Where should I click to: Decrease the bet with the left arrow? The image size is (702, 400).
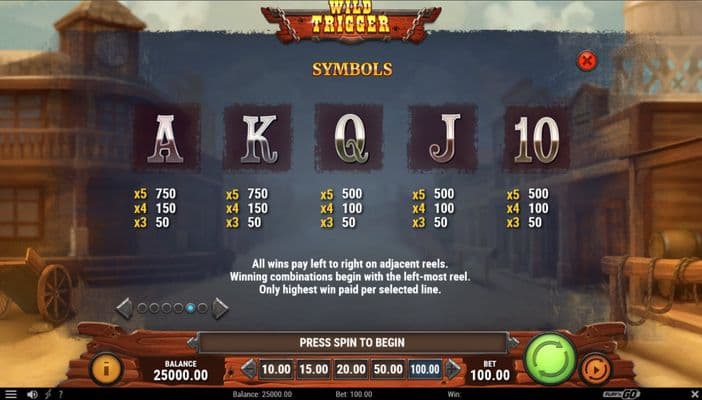click(248, 369)
